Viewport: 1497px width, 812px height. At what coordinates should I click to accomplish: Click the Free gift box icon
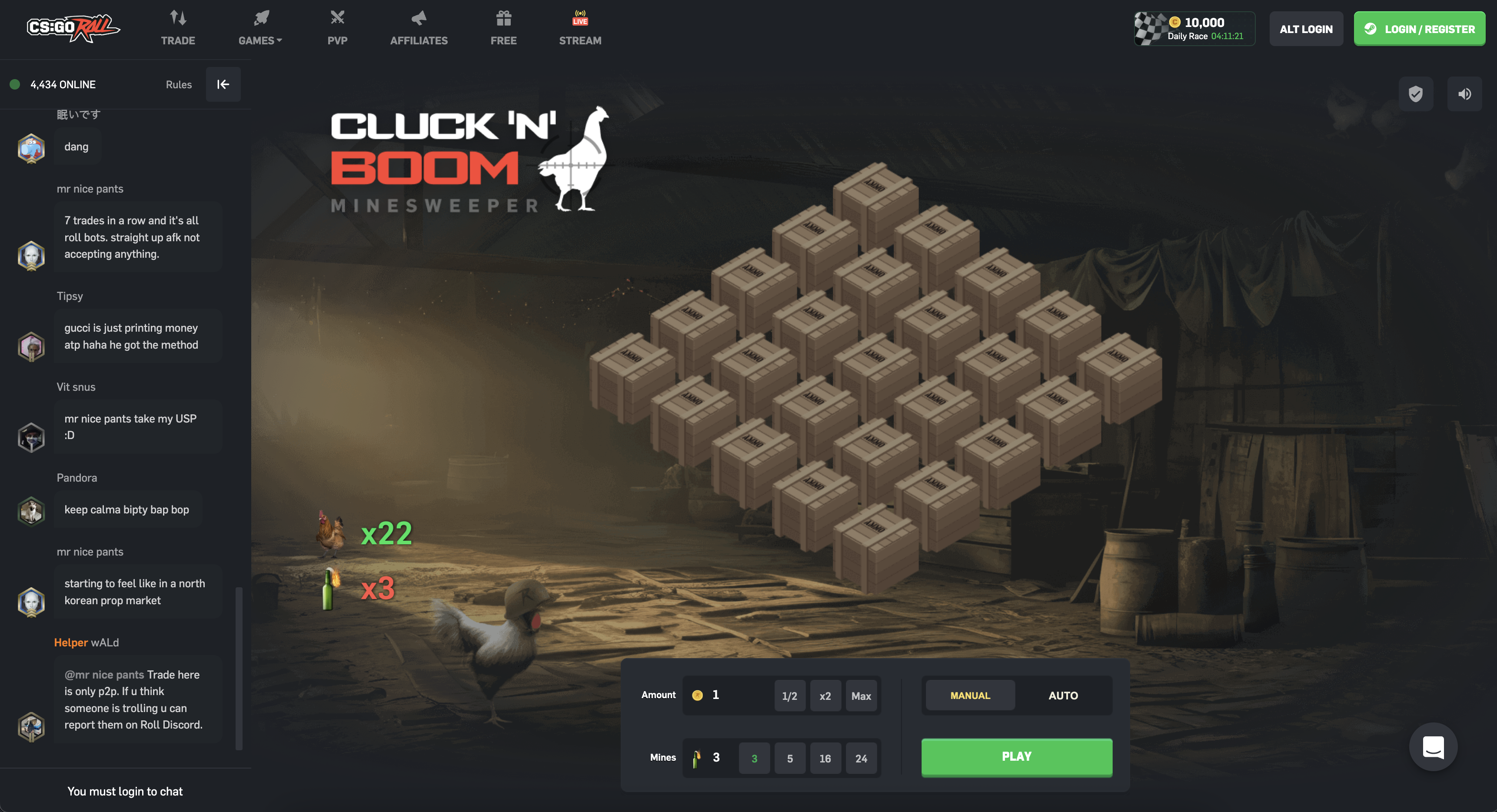point(503,26)
